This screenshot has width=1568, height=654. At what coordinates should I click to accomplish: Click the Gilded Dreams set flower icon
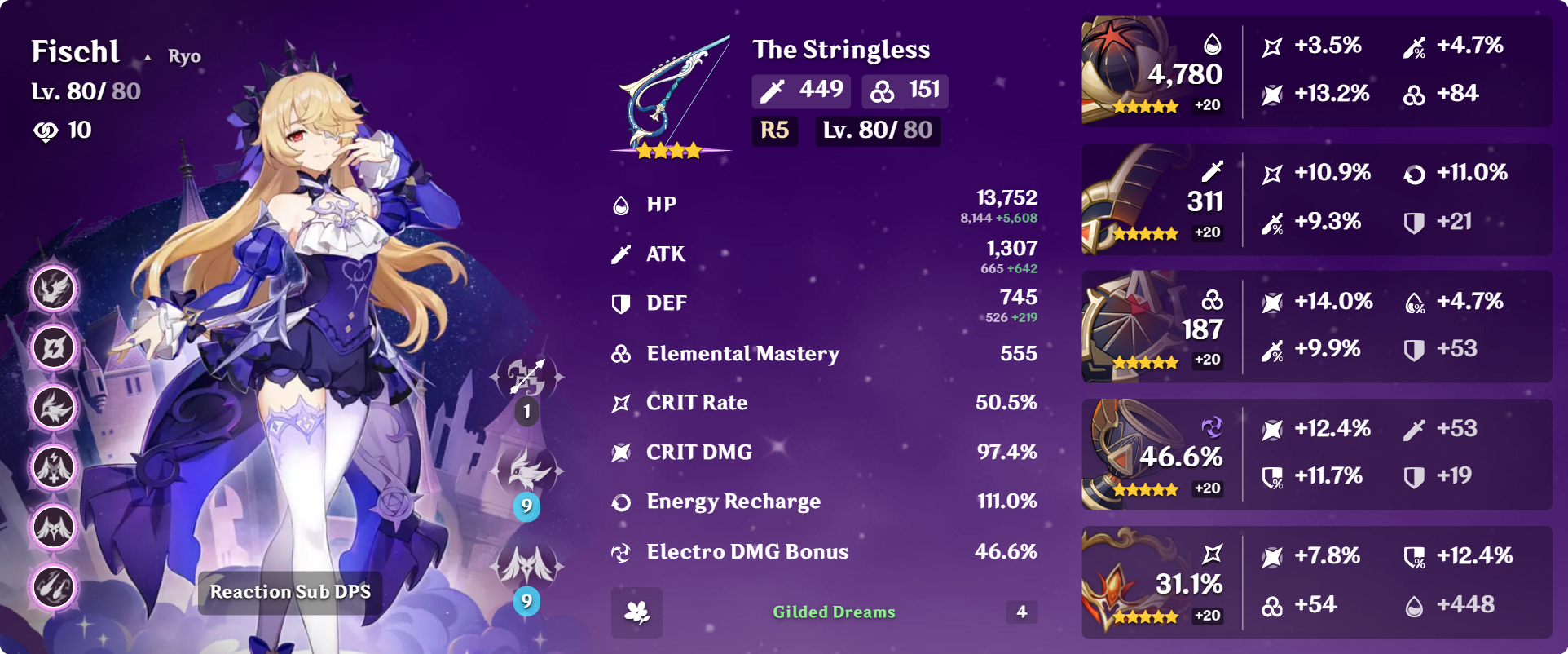[636, 612]
